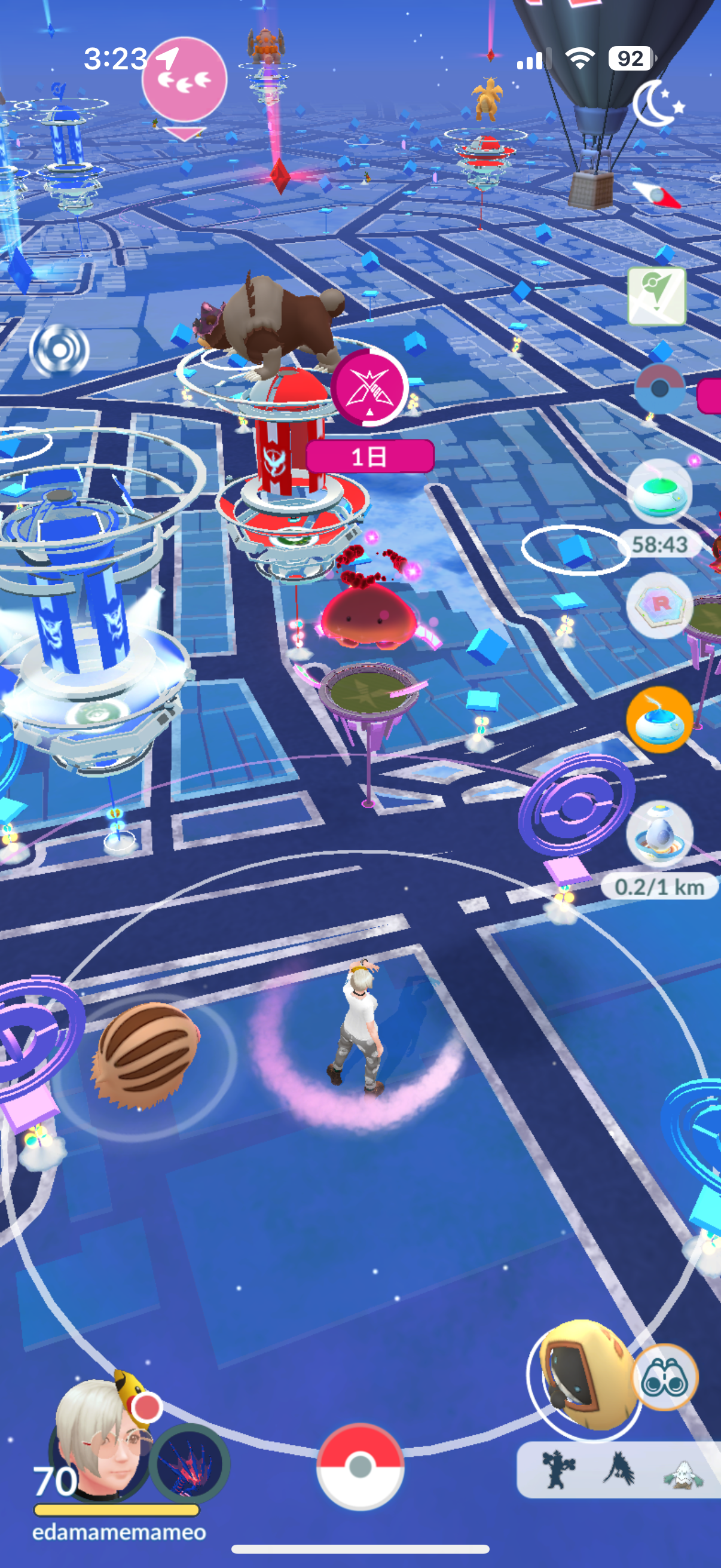Tap the red and white compass
This screenshot has height=1568, width=721.
(x=656, y=194)
